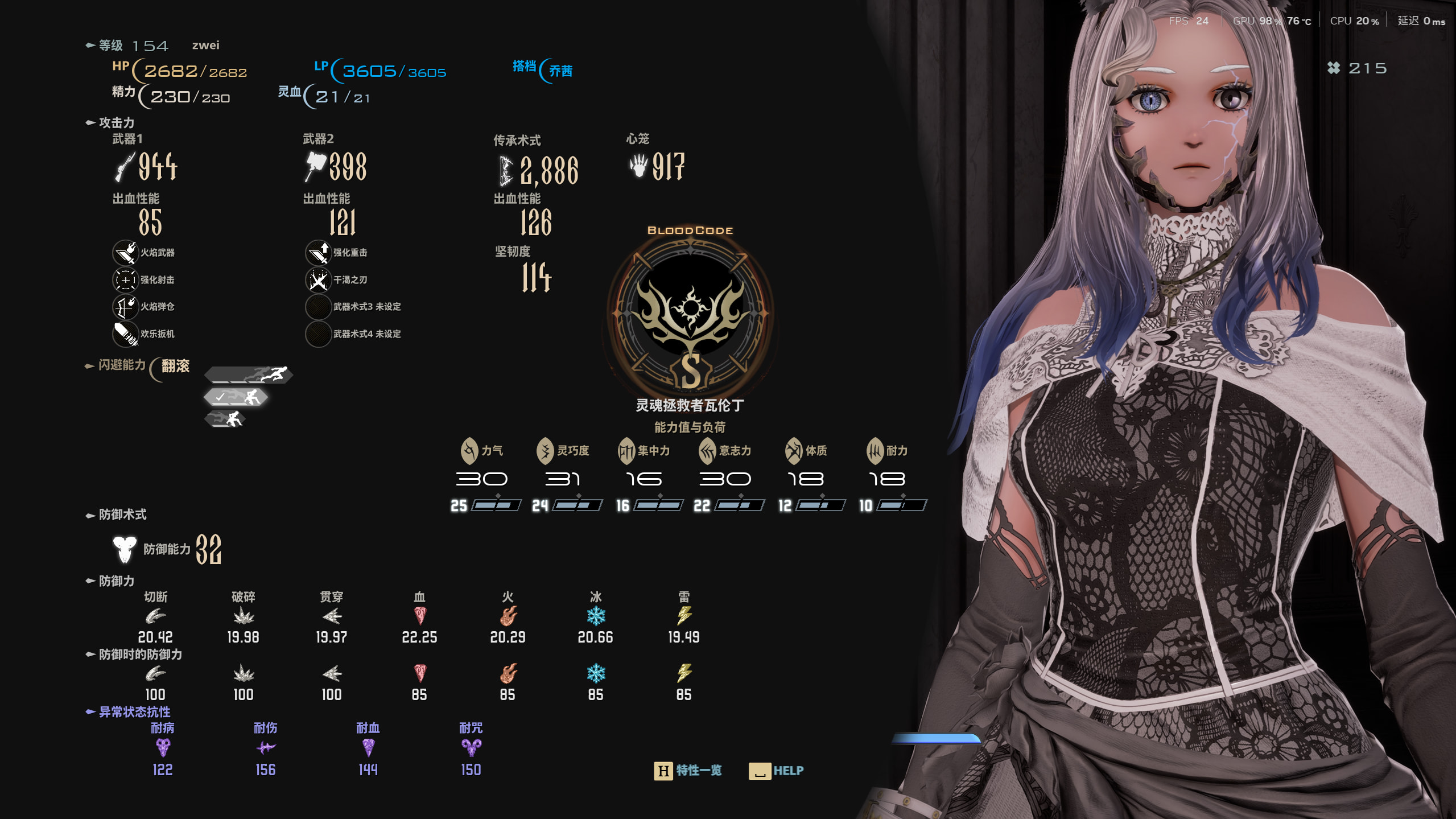Click the Blood Code emblem
The height and width of the screenshot is (819, 1456).
pyautogui.click(x=690, y=312)
